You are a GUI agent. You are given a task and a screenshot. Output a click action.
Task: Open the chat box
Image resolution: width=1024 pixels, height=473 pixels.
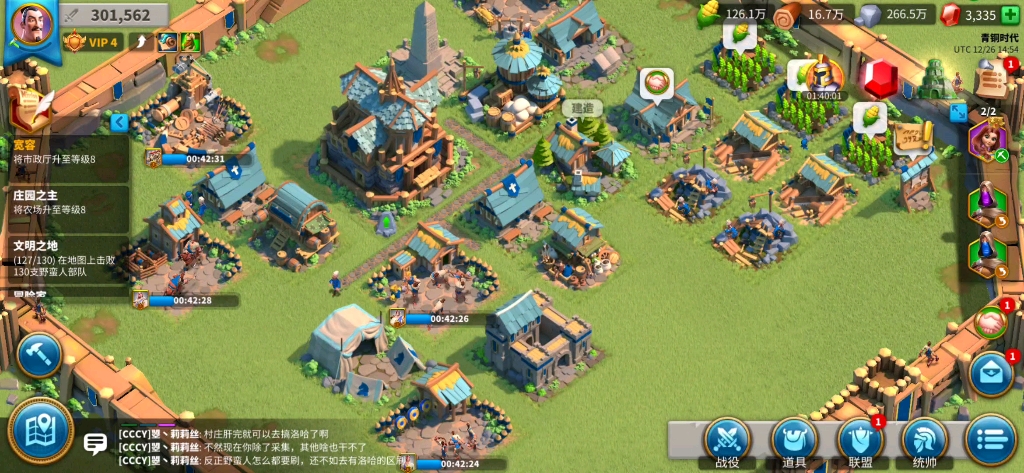click(96, 444)
